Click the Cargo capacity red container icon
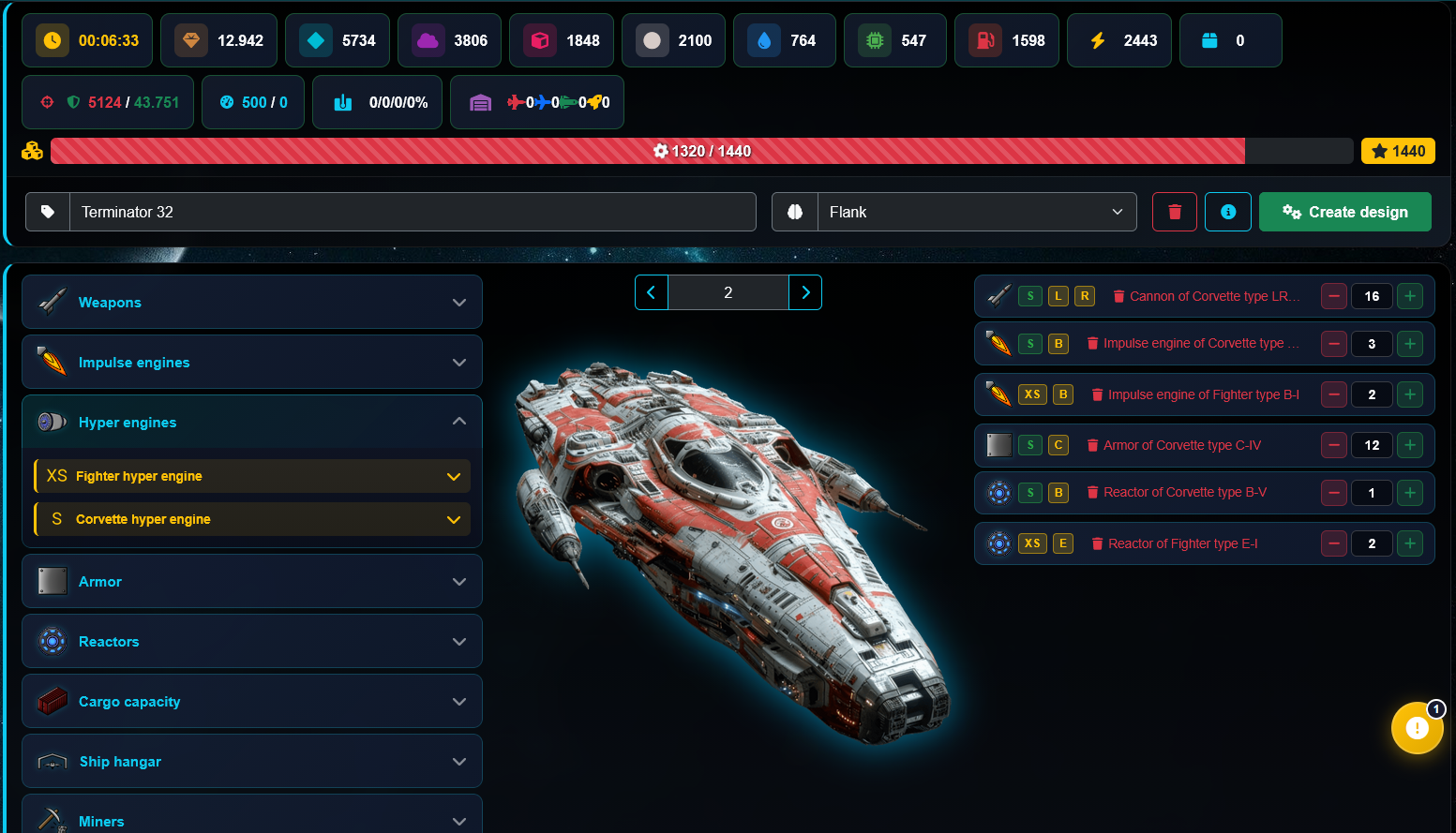Screen dimensions: 1456x833 click(53, 701)
